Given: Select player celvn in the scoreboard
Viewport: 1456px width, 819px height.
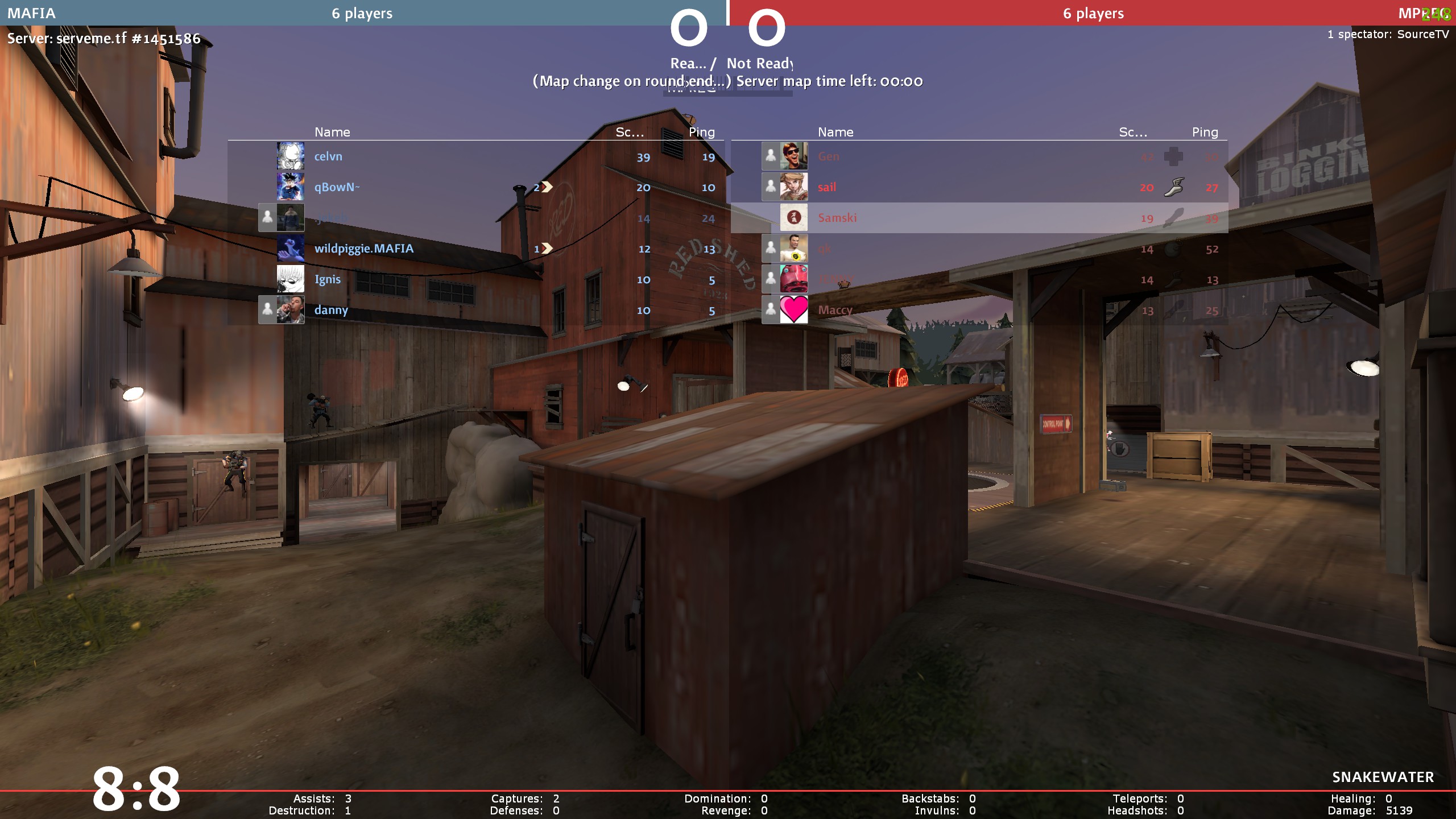Looking at the screenshot, I should point(328,156).
